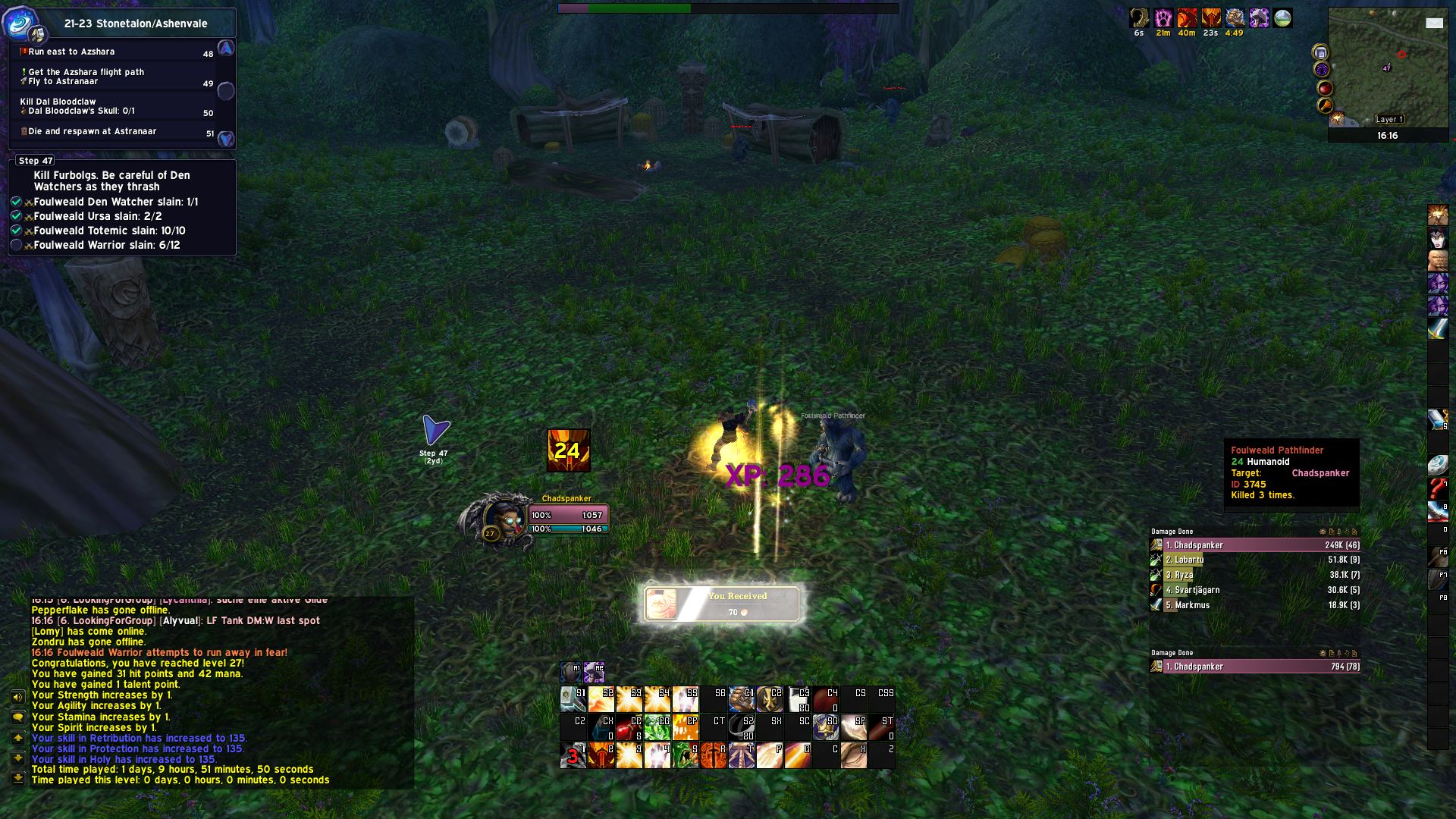Viewport: 1456px width, 819px height.
Task: Activate the red potion in slot CC
Action: (629, 727)
